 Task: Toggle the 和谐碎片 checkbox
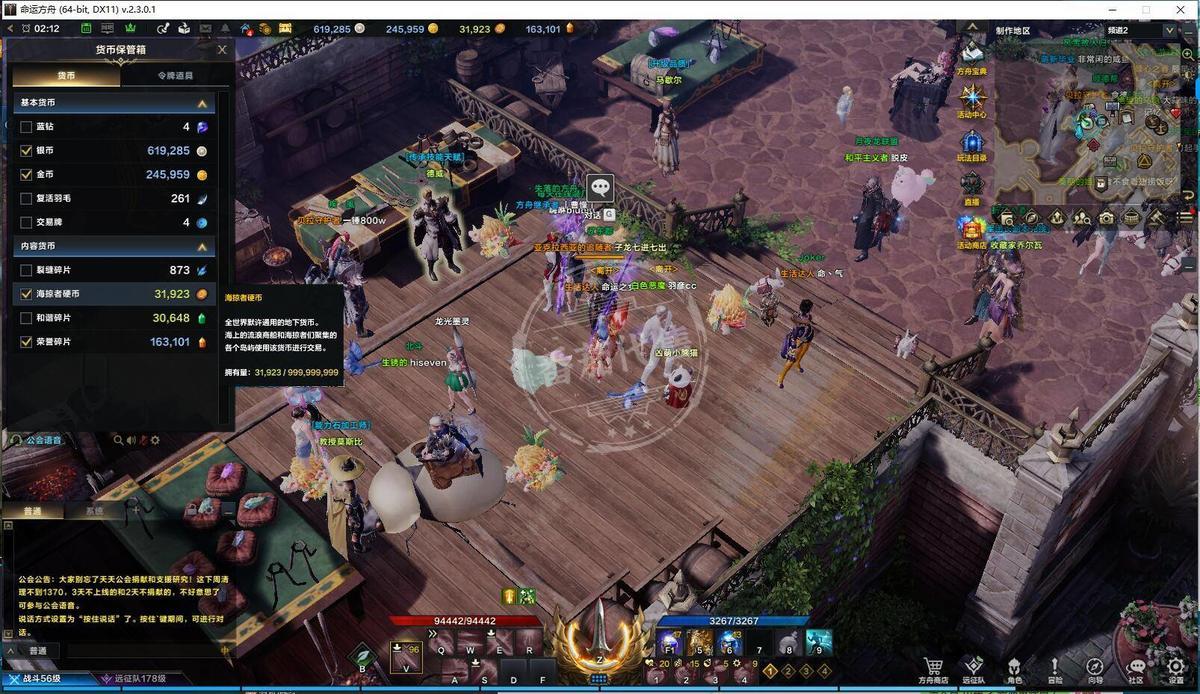click(x=26, y=318)
